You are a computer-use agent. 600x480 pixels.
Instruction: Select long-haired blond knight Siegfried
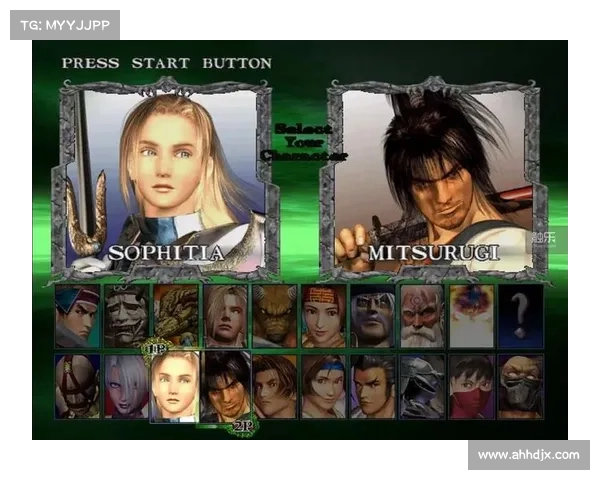tap(225, 316)
